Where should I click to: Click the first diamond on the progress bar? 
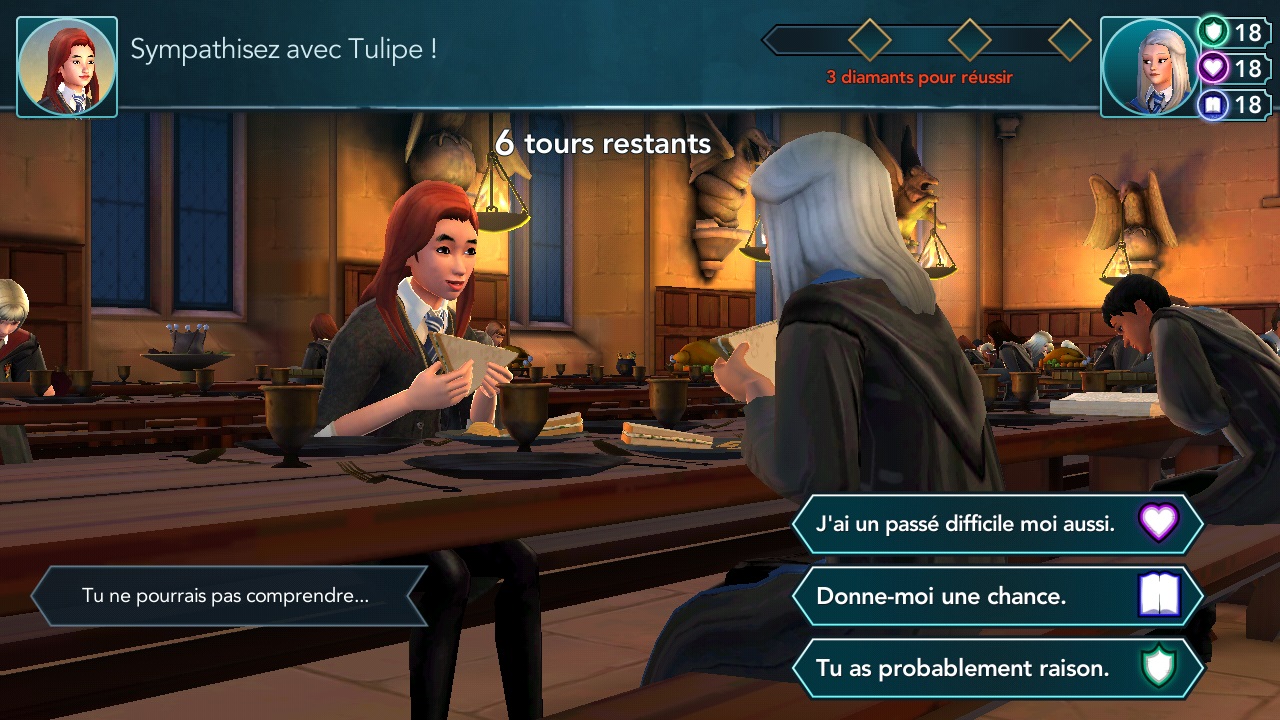click(869, 39)
